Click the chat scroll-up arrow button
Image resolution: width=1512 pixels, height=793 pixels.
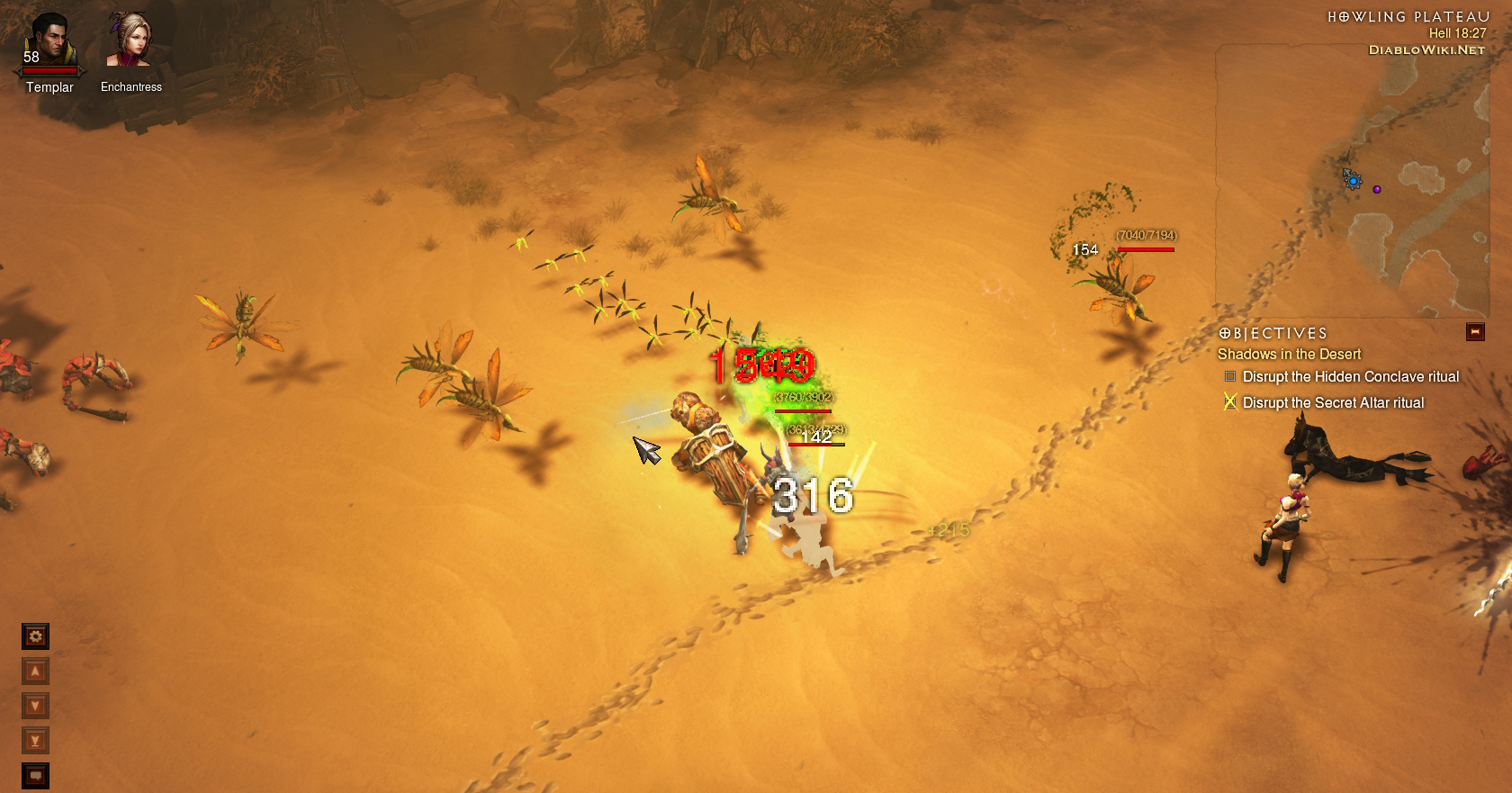[35, 671]
